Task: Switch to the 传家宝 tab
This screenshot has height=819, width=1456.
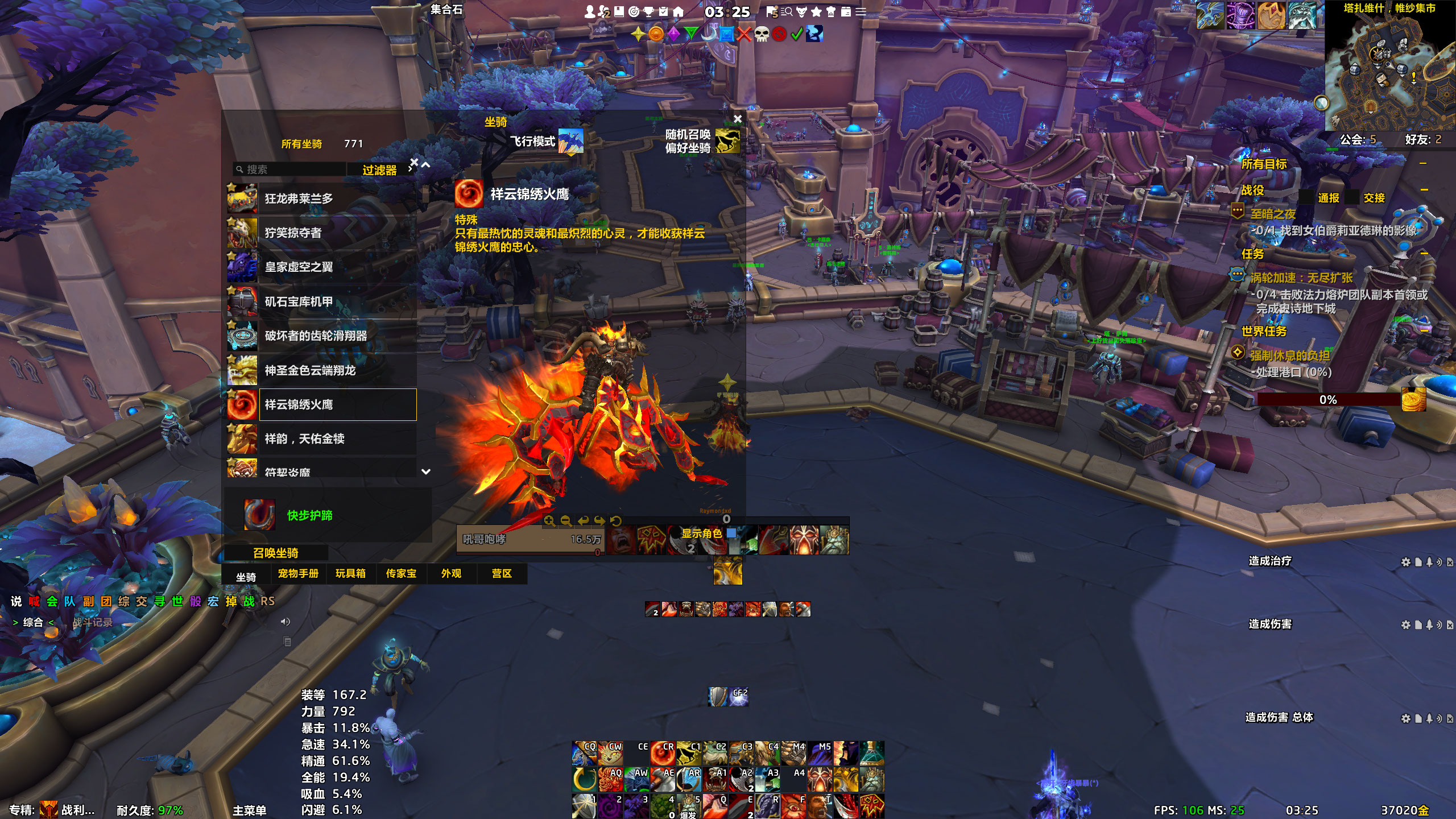Action: click(401, 574)
